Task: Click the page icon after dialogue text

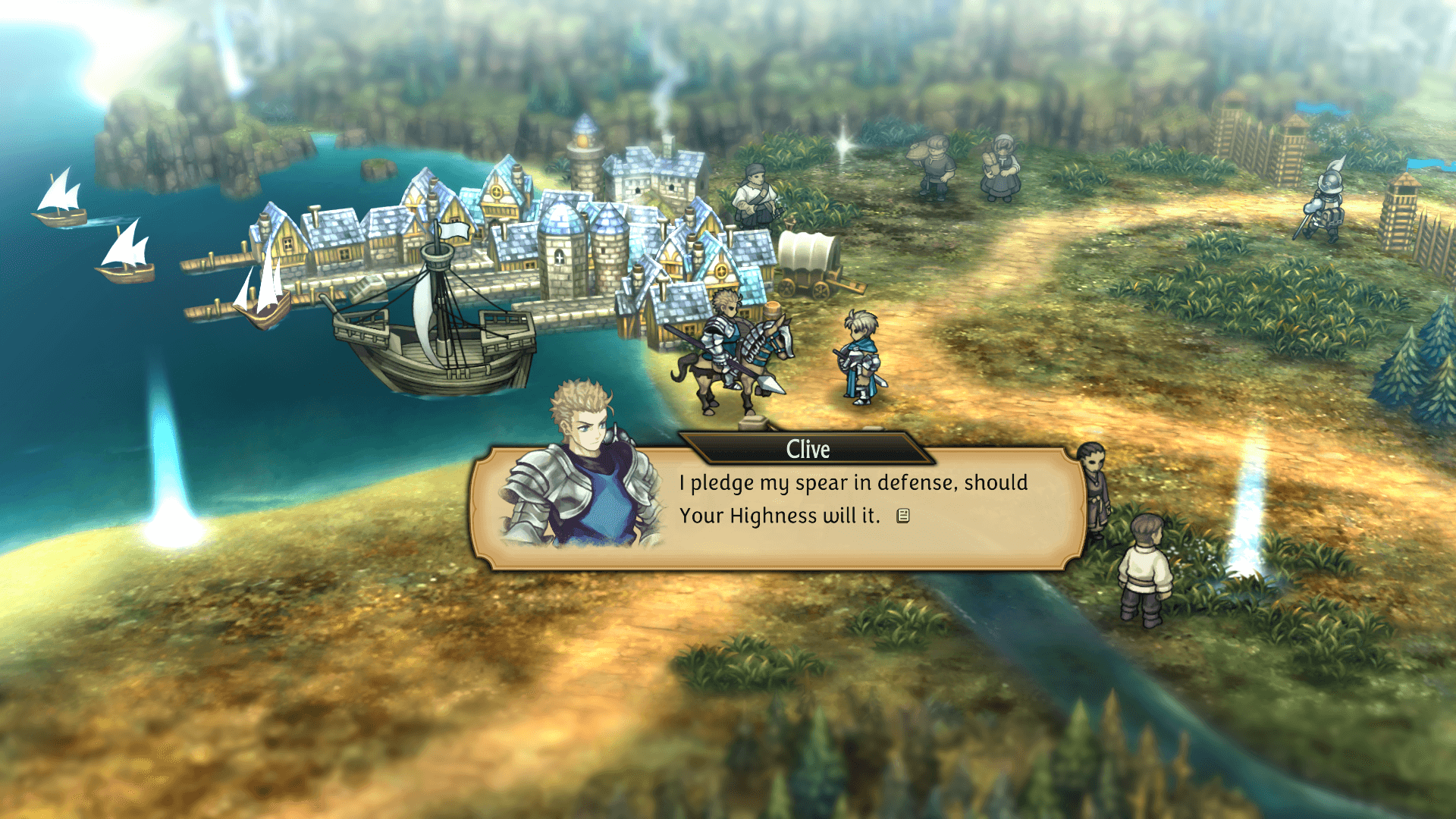Action: 902,516
